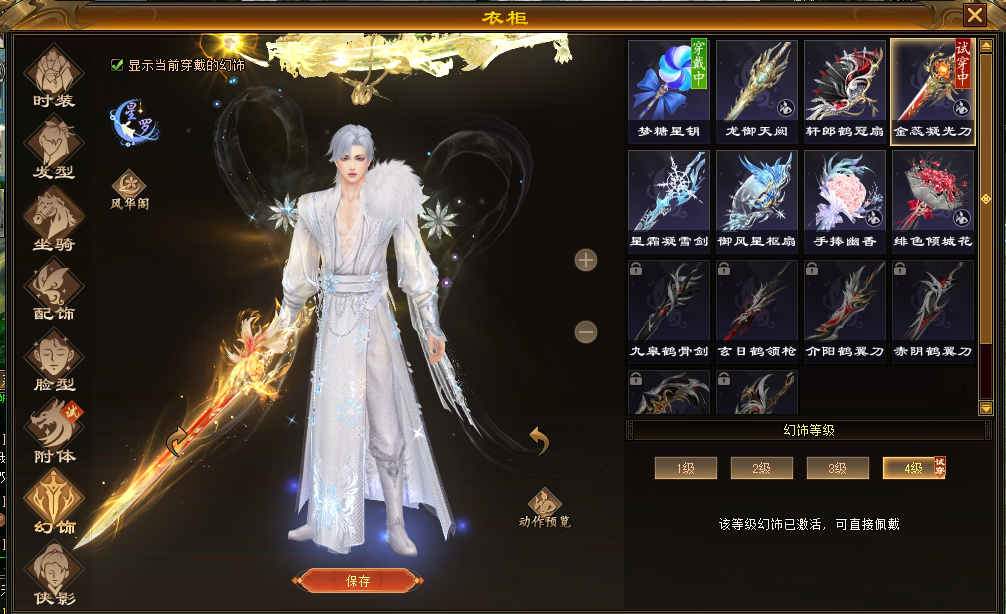Save the outfit with 保存 button
Image resolution: width=1006 pixels, height=614 pixels.
[357, 581]
